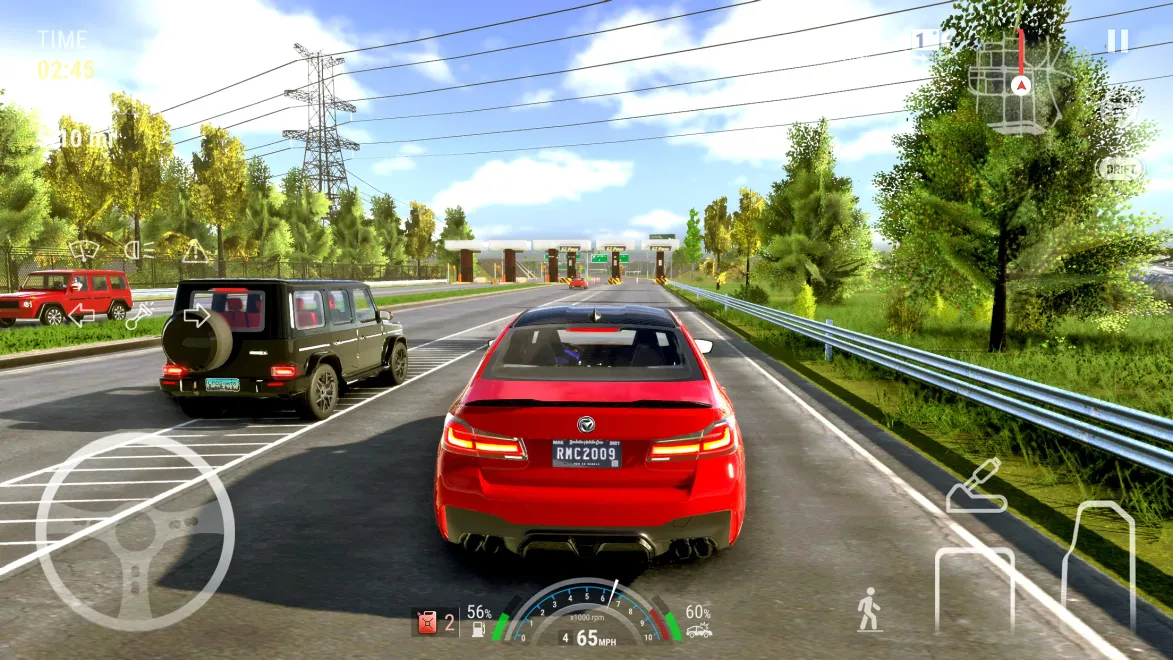Step on the gas pedal
This screenshot has height=660, width=1173.
click(1098, 565)
